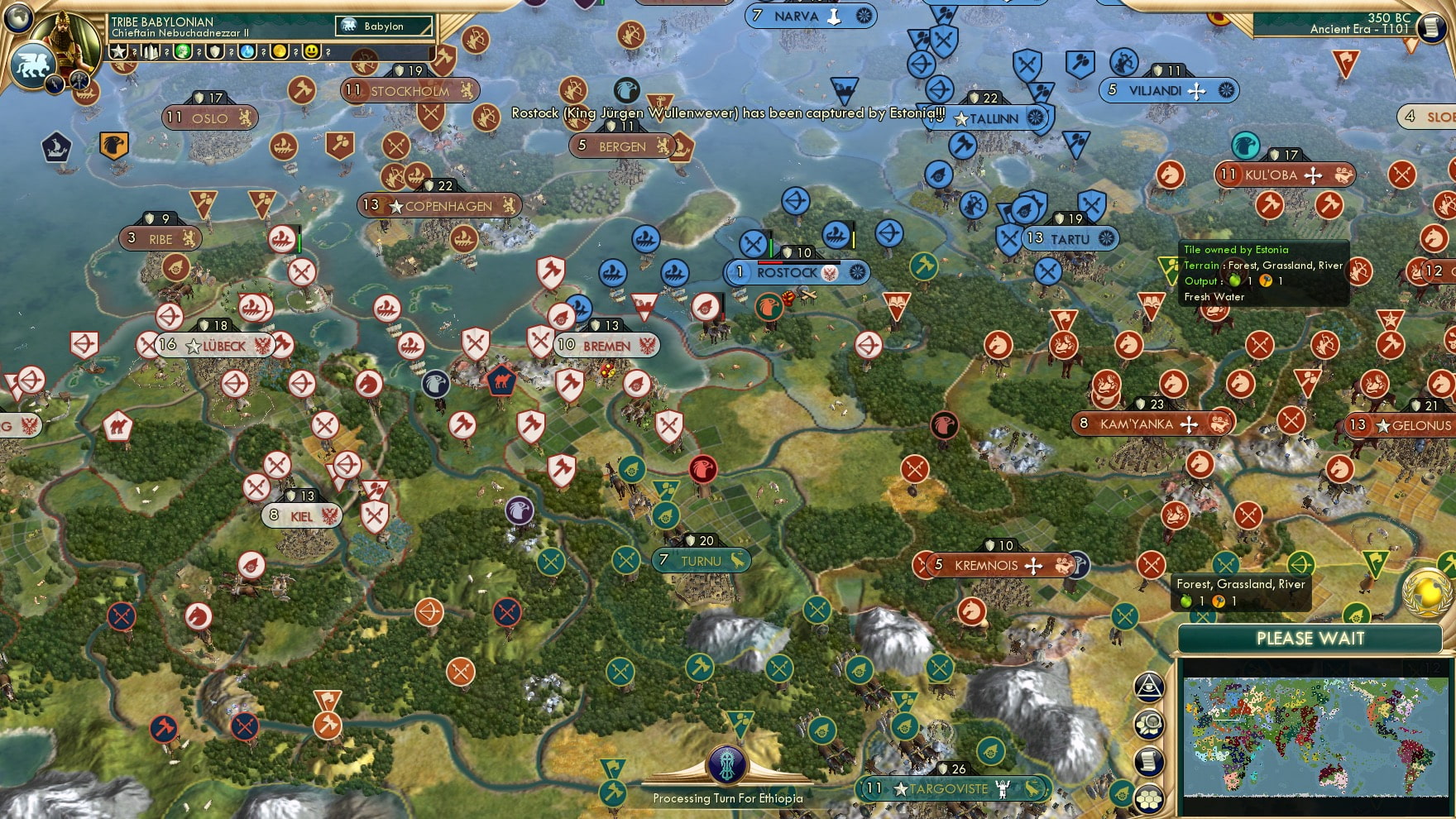Click the green culture head icon
The width and height of the screenshot is (1456, 819).
(184, 52)
